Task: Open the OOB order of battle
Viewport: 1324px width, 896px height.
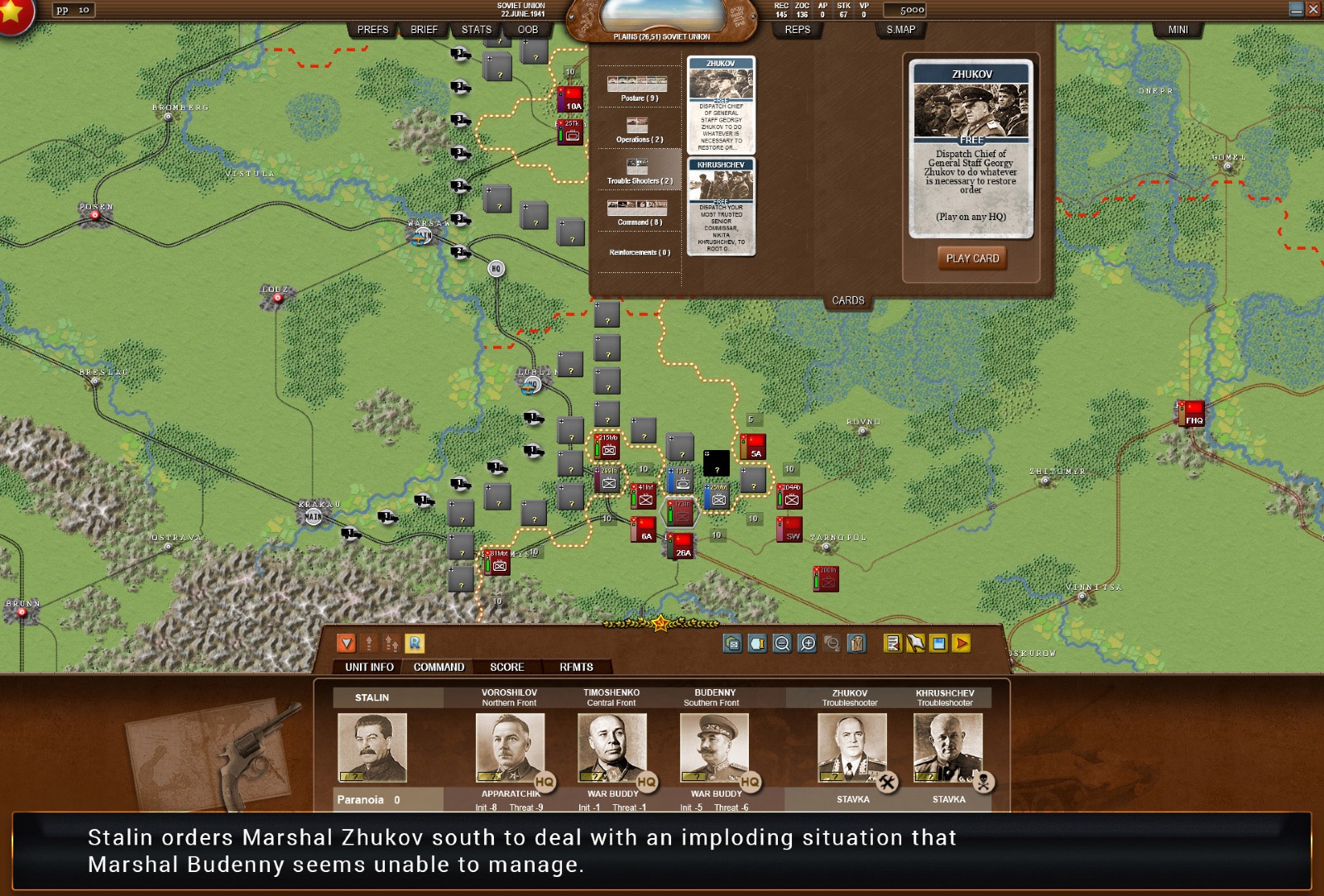Action: (x=527, y=30)
